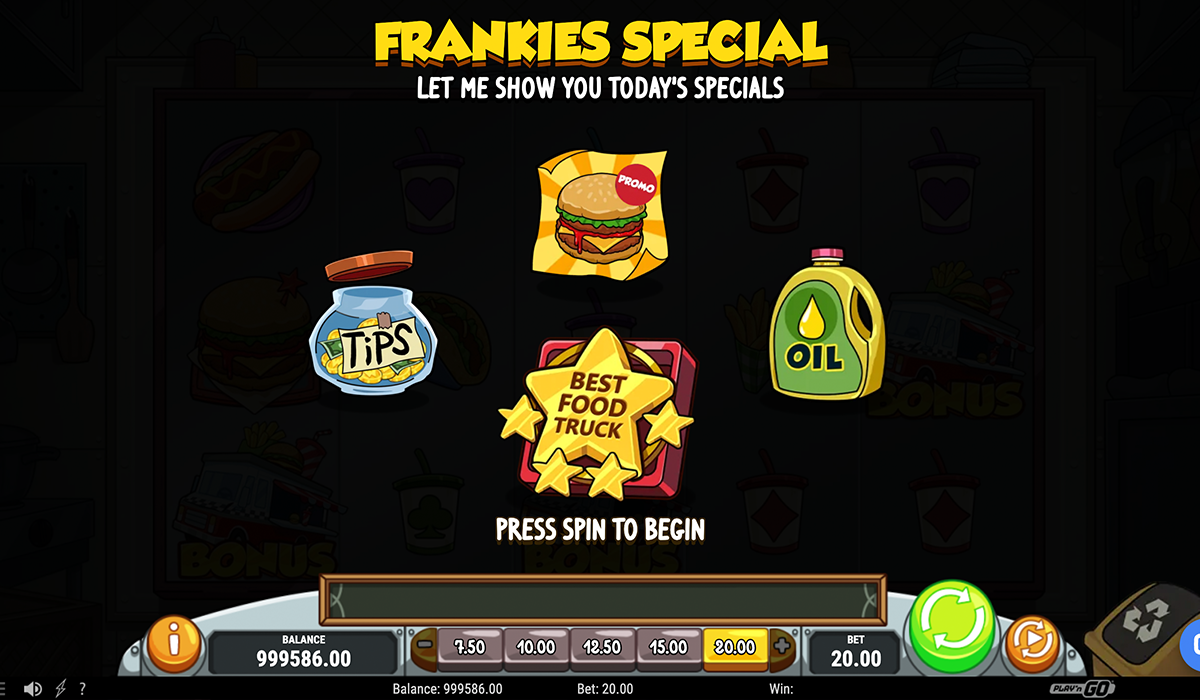
Task: Select the 7.50 bet amount
Action: pos(468,647)
